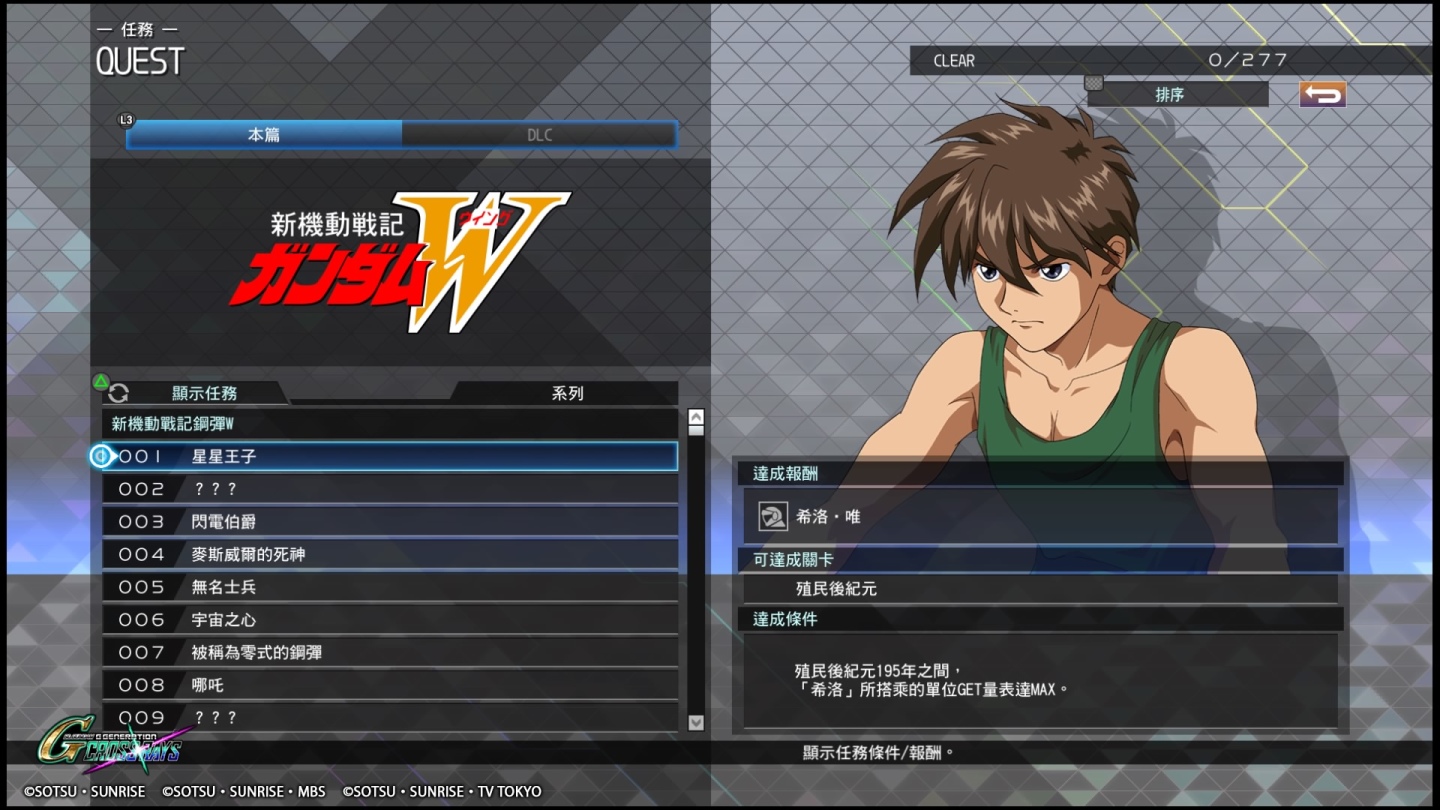Click the refresh icon beside 顯示任務
The image size is (1440, 810).
point(119,394)
